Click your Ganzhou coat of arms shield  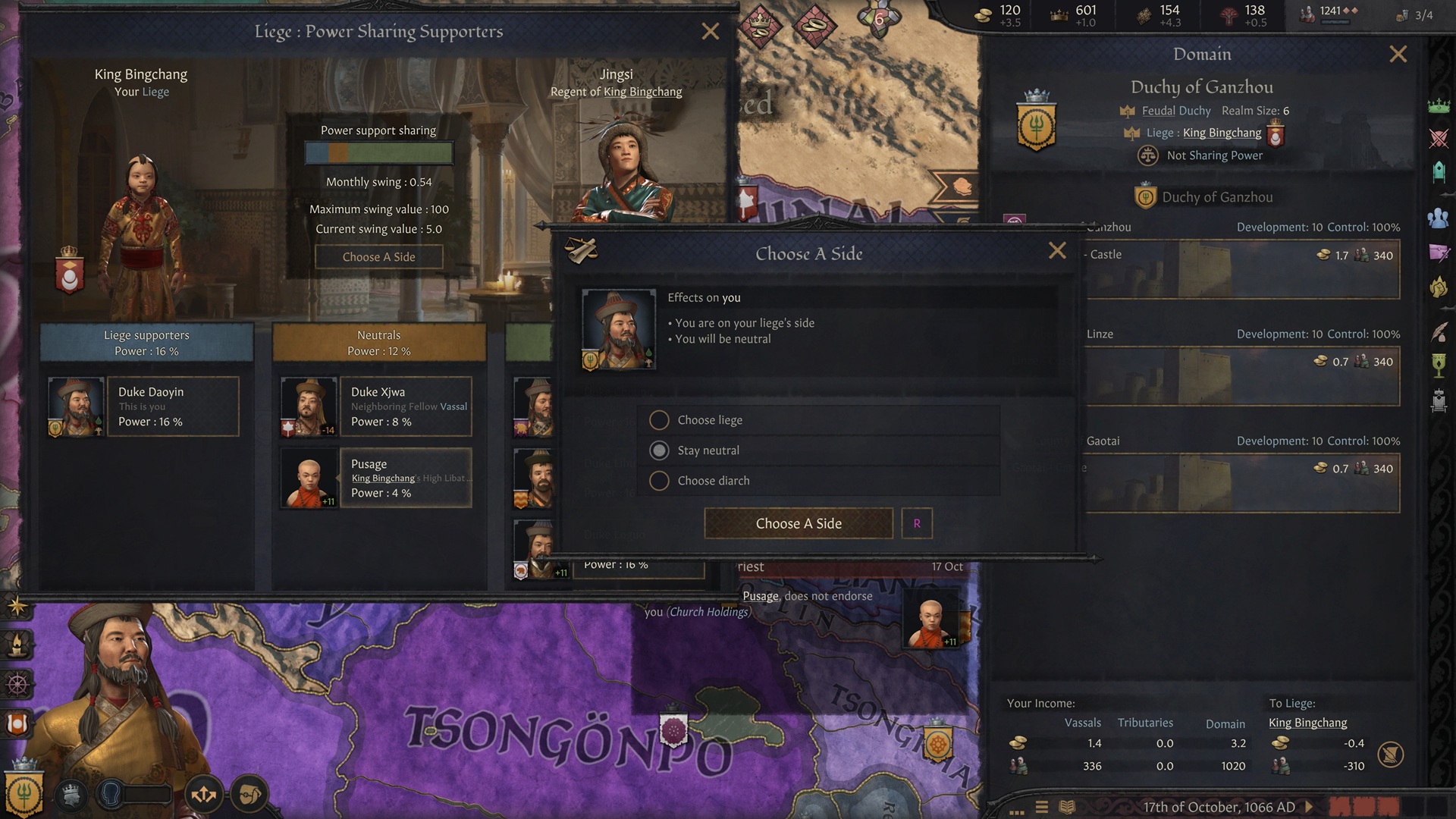1036,125
